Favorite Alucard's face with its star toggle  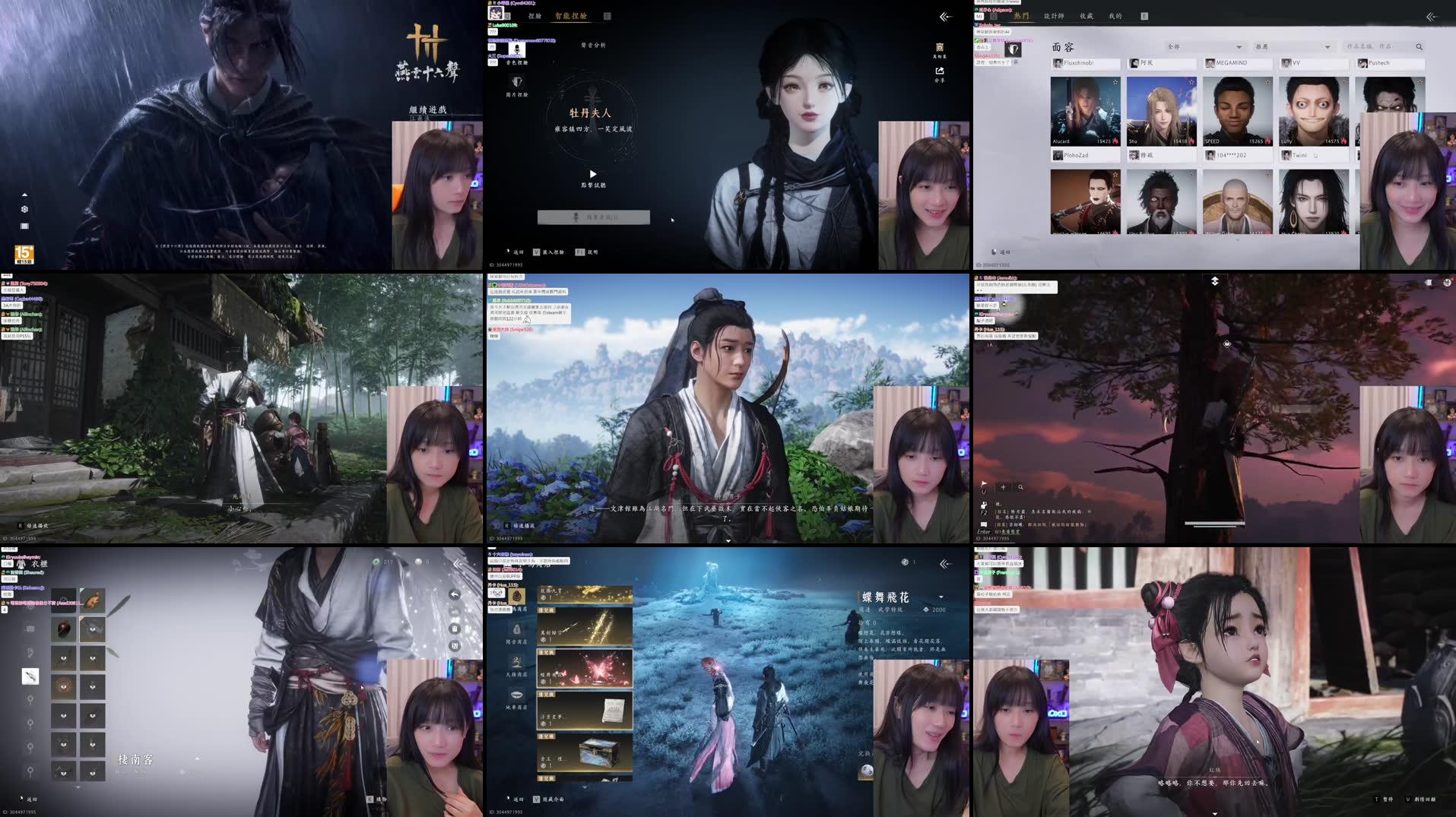coord(1115,82)
